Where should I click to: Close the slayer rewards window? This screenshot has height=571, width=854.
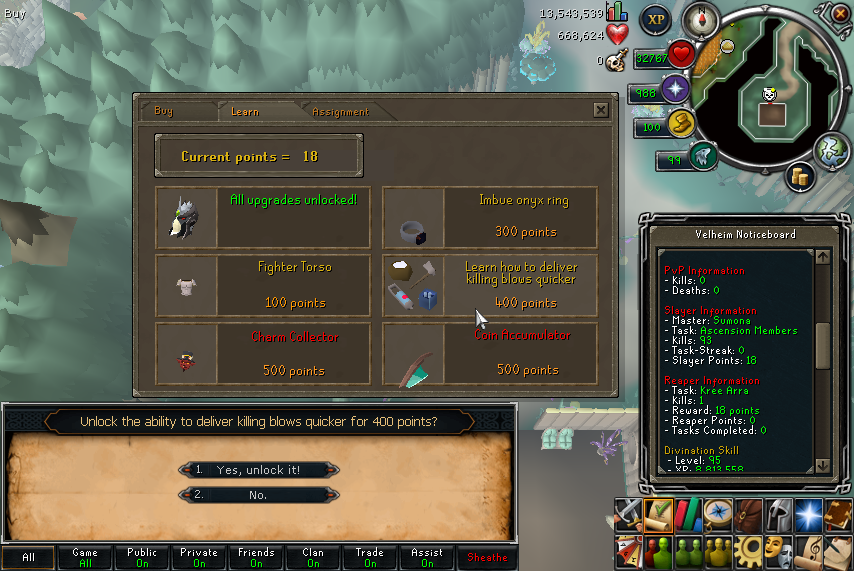[600, 110]
